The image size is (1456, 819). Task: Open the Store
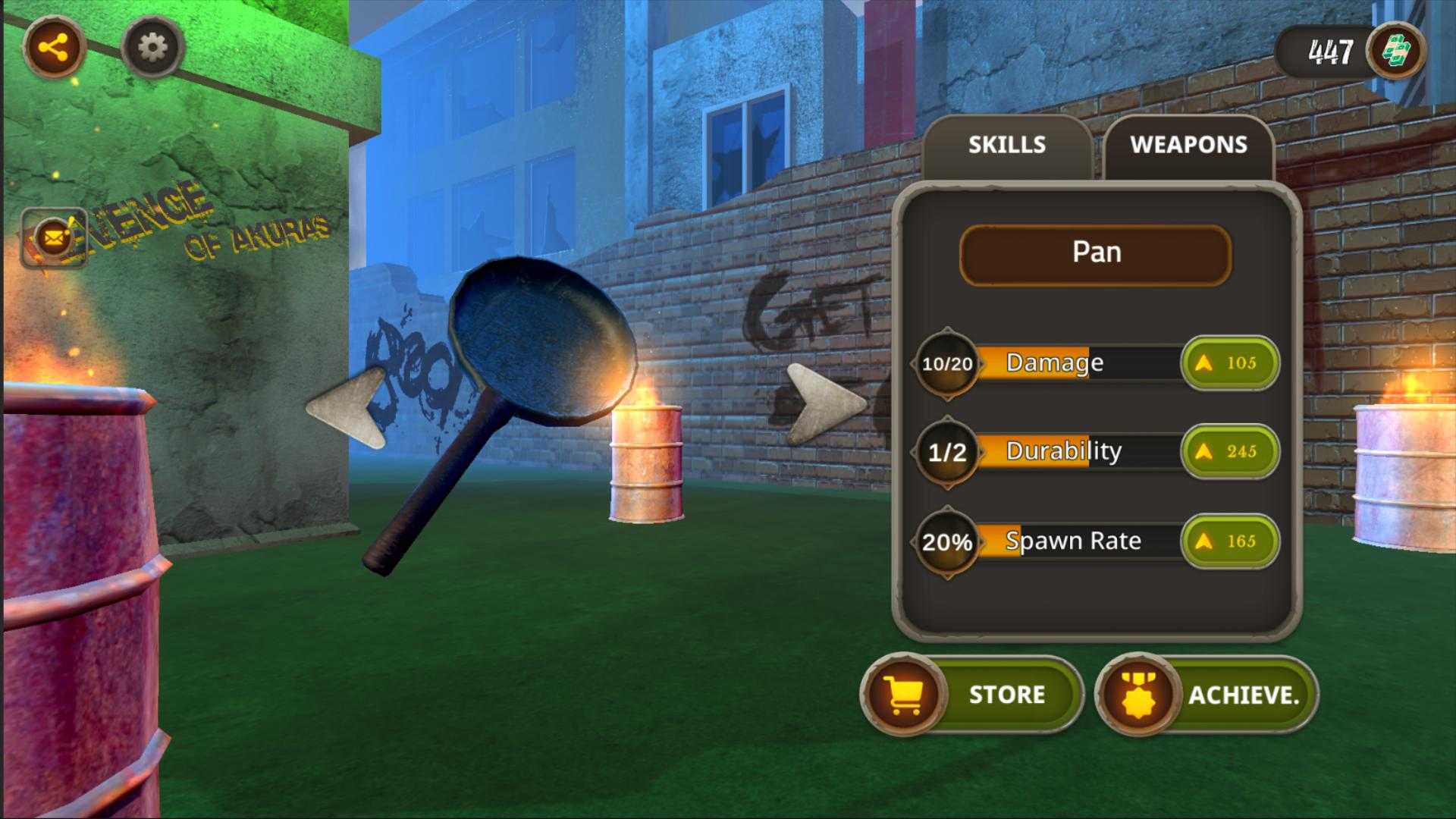click(973, 695)
